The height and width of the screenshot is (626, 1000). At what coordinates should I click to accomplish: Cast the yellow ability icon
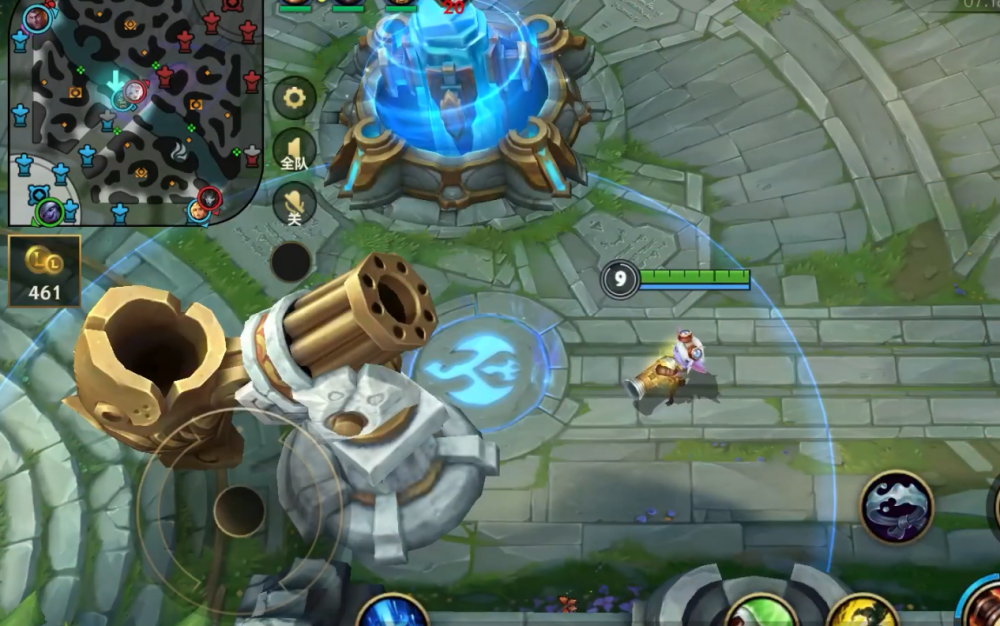862,612
